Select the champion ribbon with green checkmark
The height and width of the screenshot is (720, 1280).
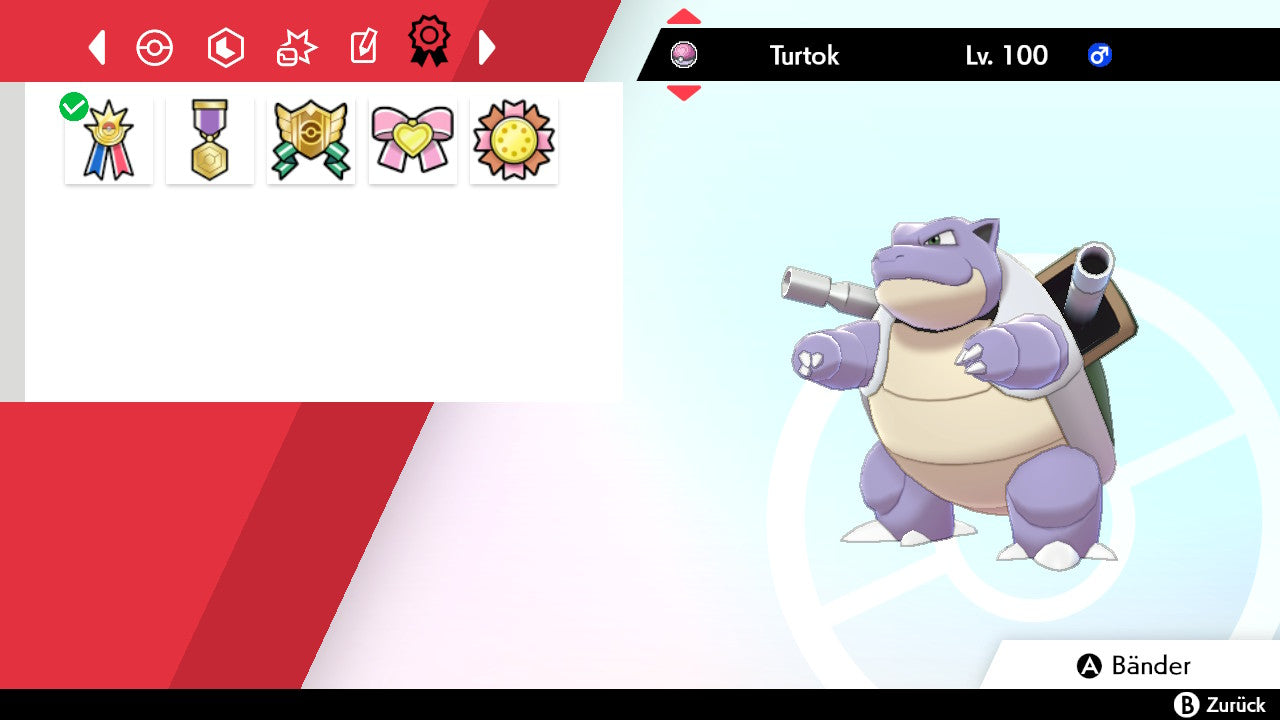[x=109, y=140]
